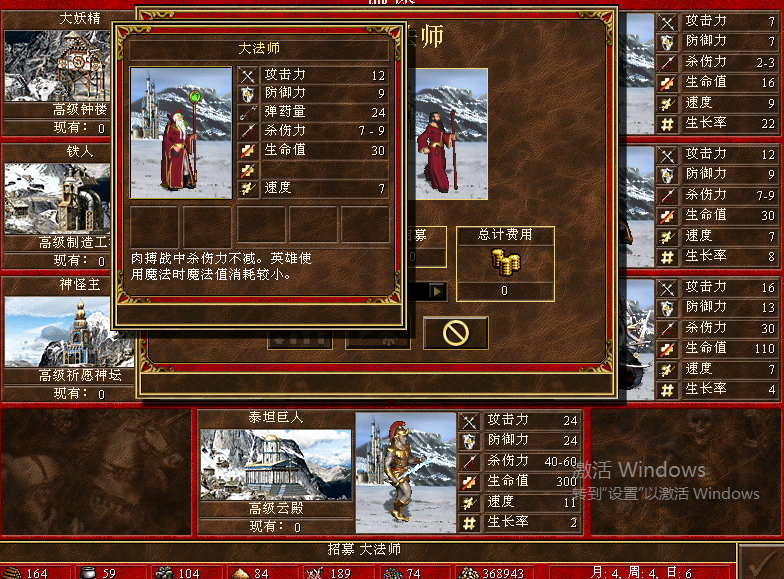Open the 神怪王 altar dwelling image

tap(58, 331)
